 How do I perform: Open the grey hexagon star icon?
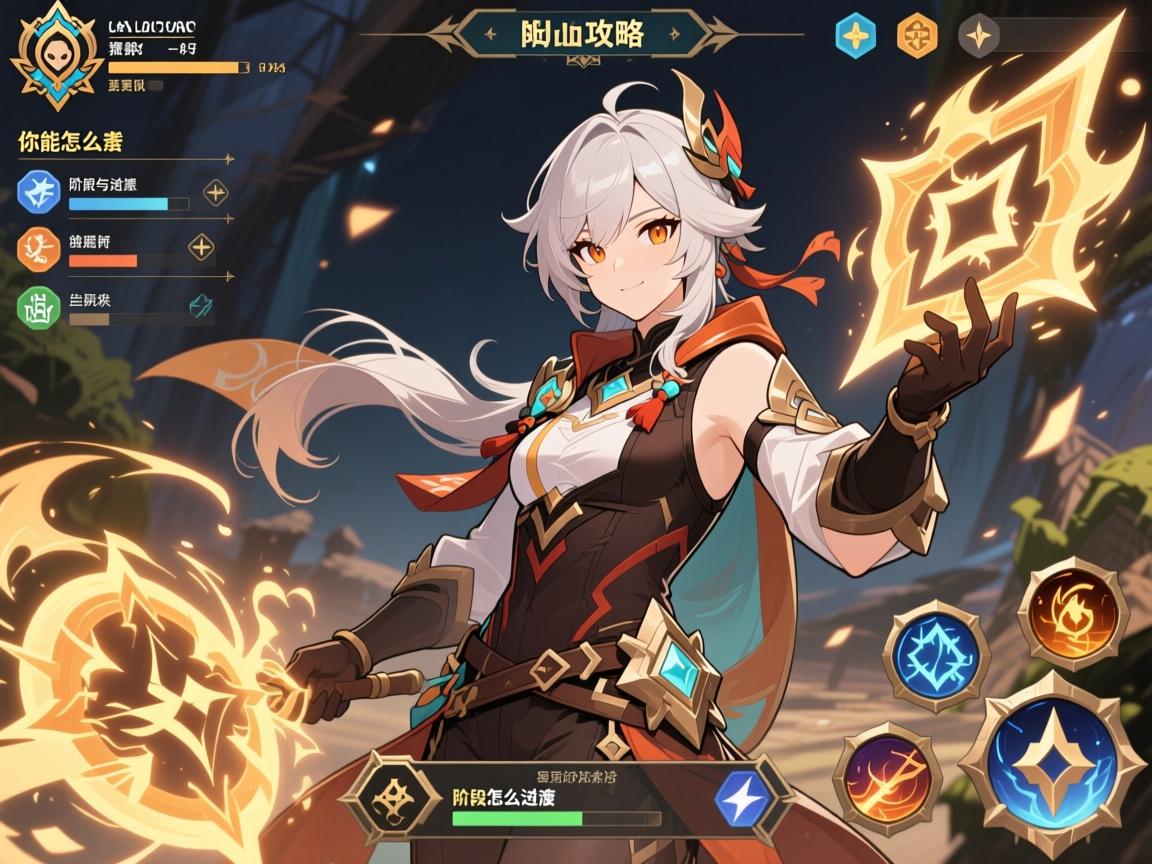click(978, 36)
